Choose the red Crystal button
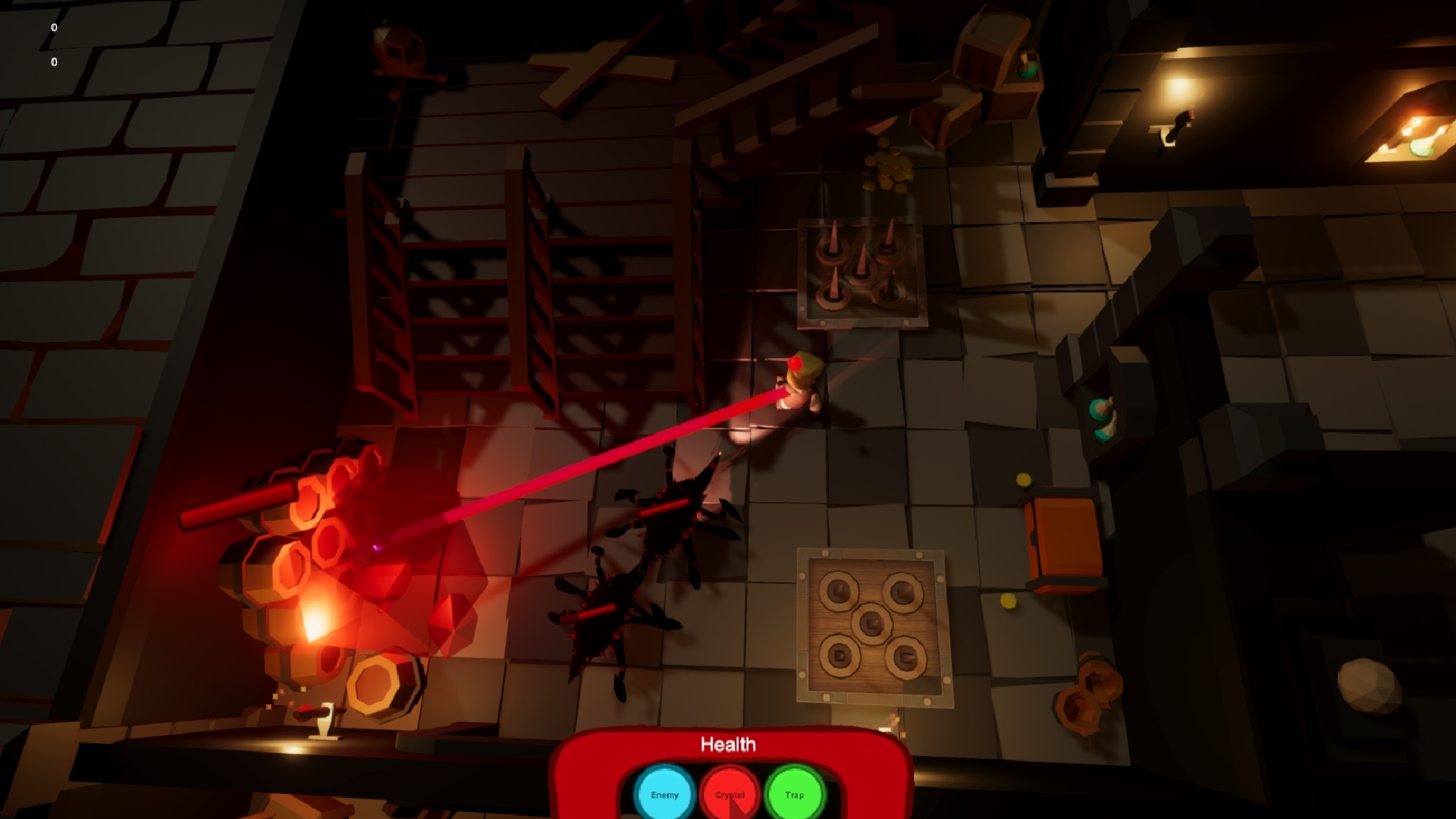This screenshot has height=819, width=1456. [730, 794]
